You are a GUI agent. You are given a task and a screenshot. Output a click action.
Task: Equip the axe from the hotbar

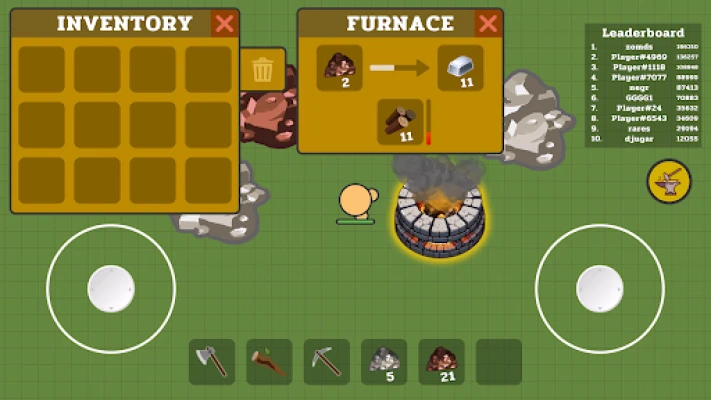pyautogui.click(x=212, y=362)
